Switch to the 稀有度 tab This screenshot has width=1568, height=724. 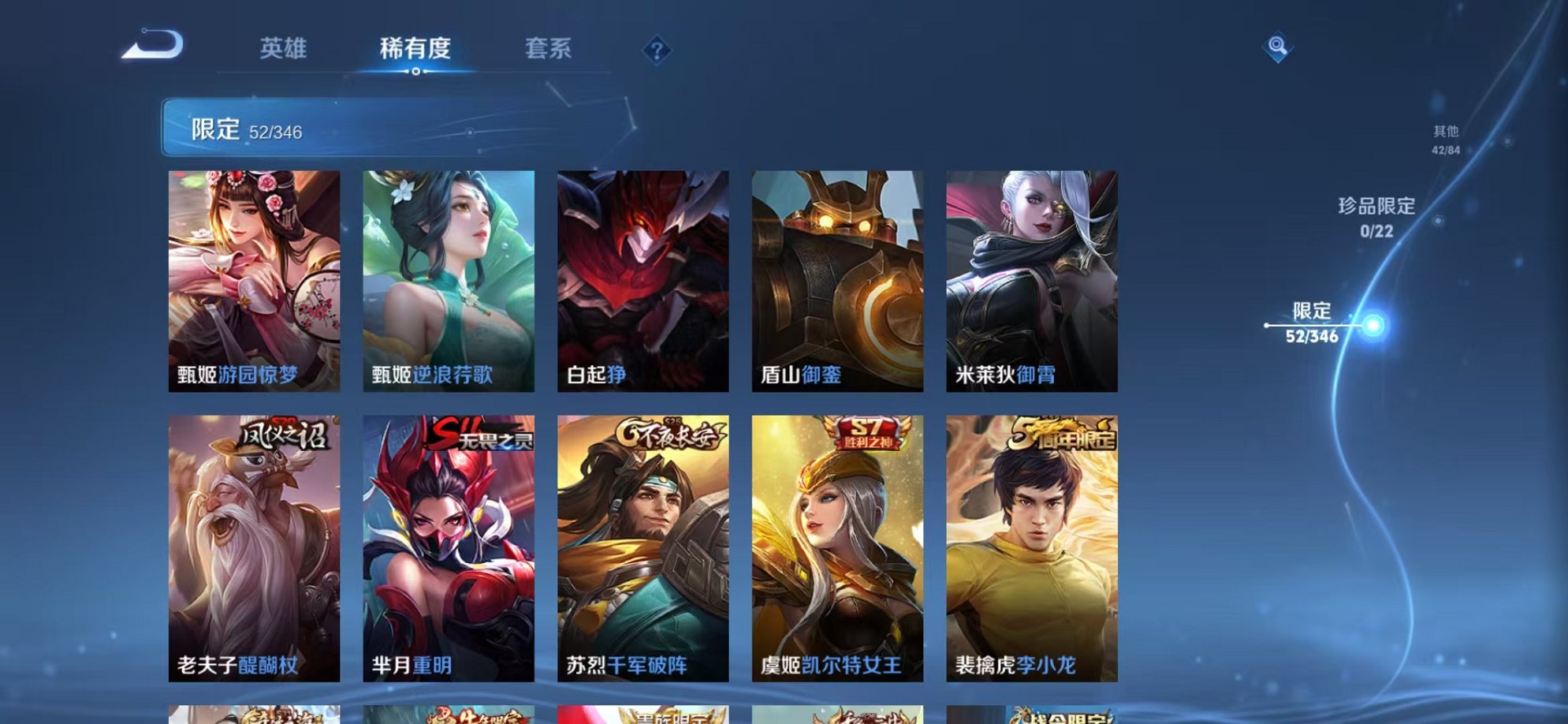tap(414, 49)
